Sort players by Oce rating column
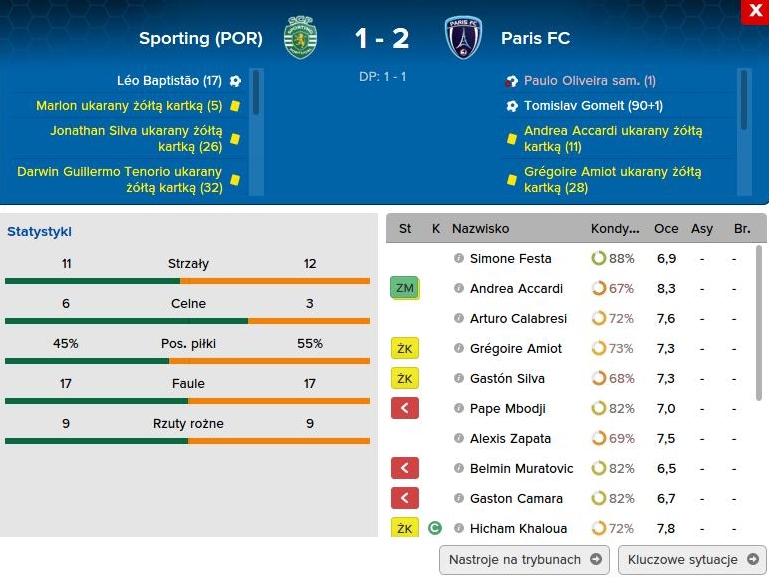 click(x=666, y=229)
